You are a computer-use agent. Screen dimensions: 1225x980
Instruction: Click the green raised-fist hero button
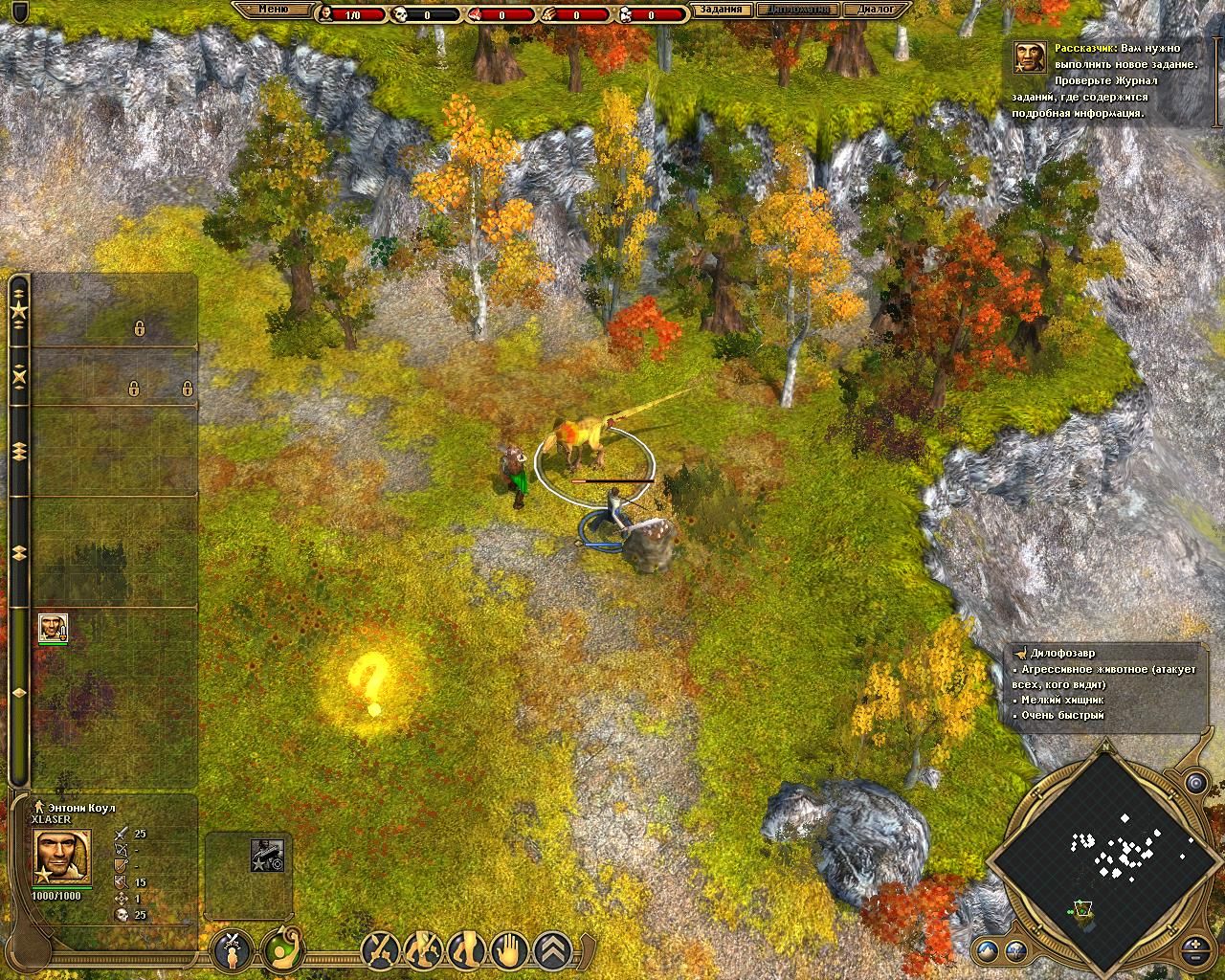(278, 950)
